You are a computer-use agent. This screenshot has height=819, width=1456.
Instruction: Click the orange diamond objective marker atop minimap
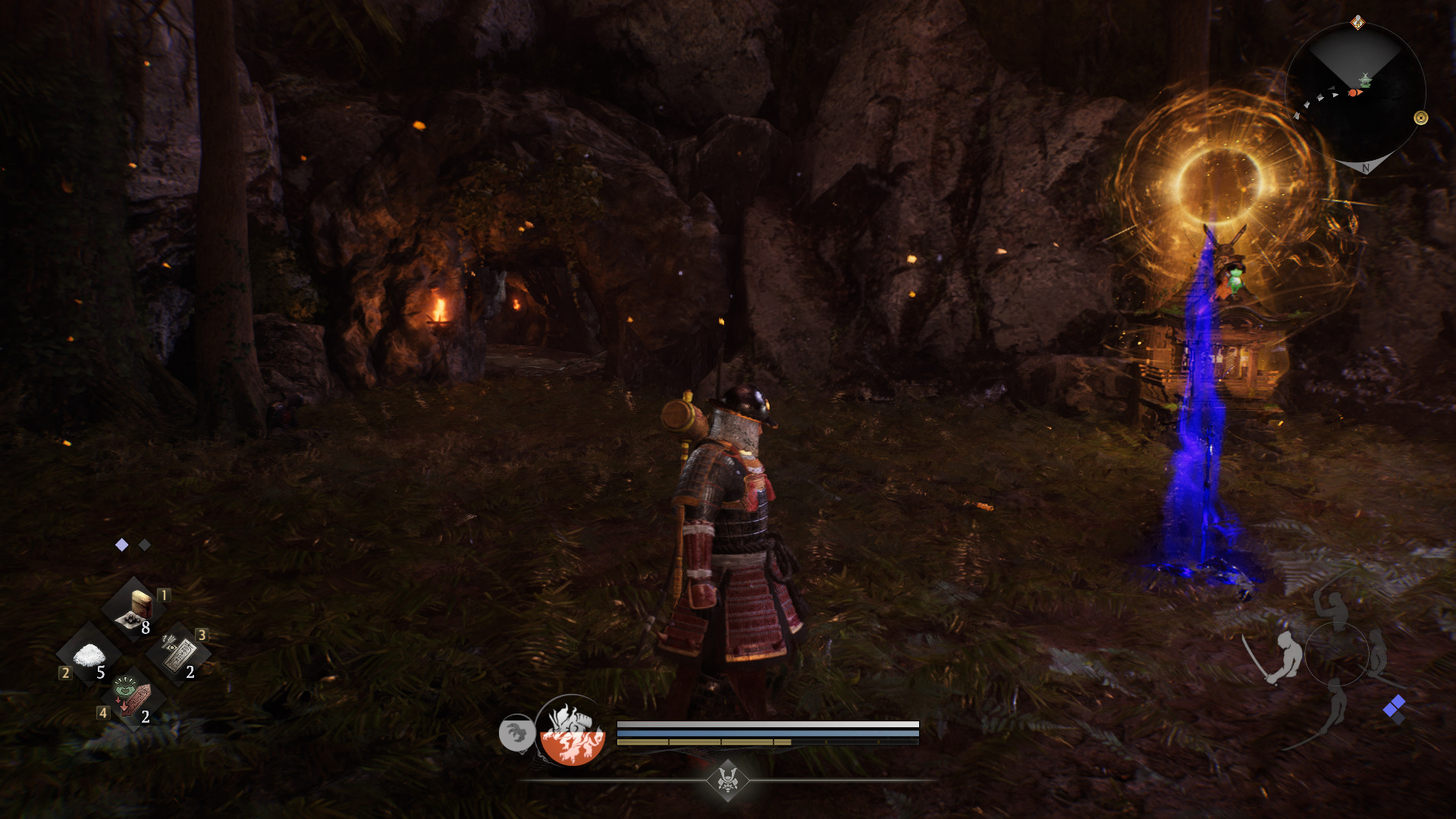(x=1358, y=23)
